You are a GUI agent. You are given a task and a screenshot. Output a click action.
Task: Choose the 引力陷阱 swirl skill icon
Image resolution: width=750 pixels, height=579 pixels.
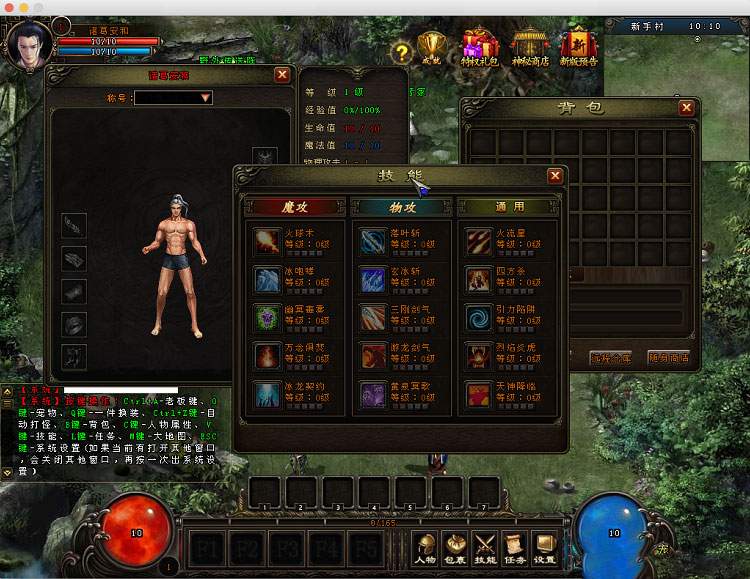478,317
